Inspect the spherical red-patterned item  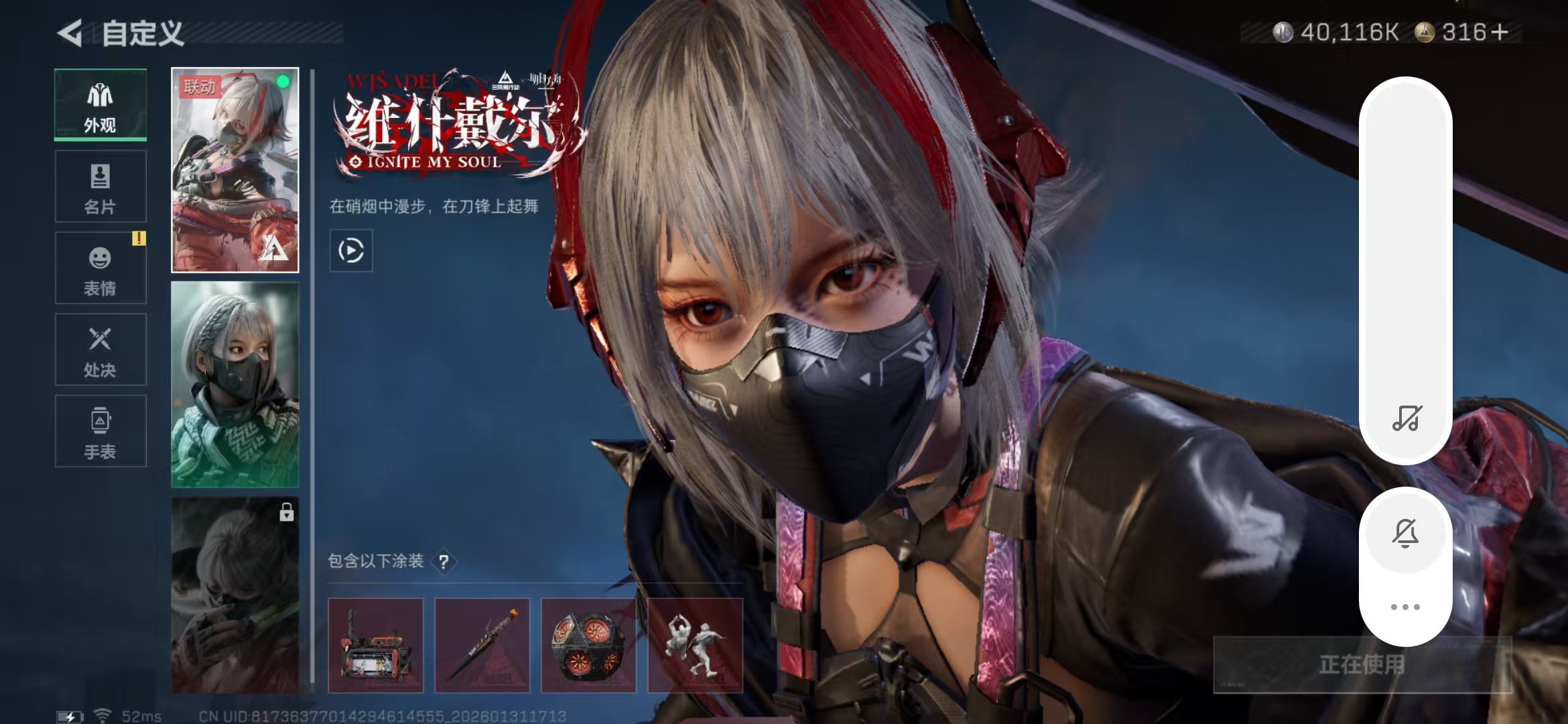tap(588, 645)
